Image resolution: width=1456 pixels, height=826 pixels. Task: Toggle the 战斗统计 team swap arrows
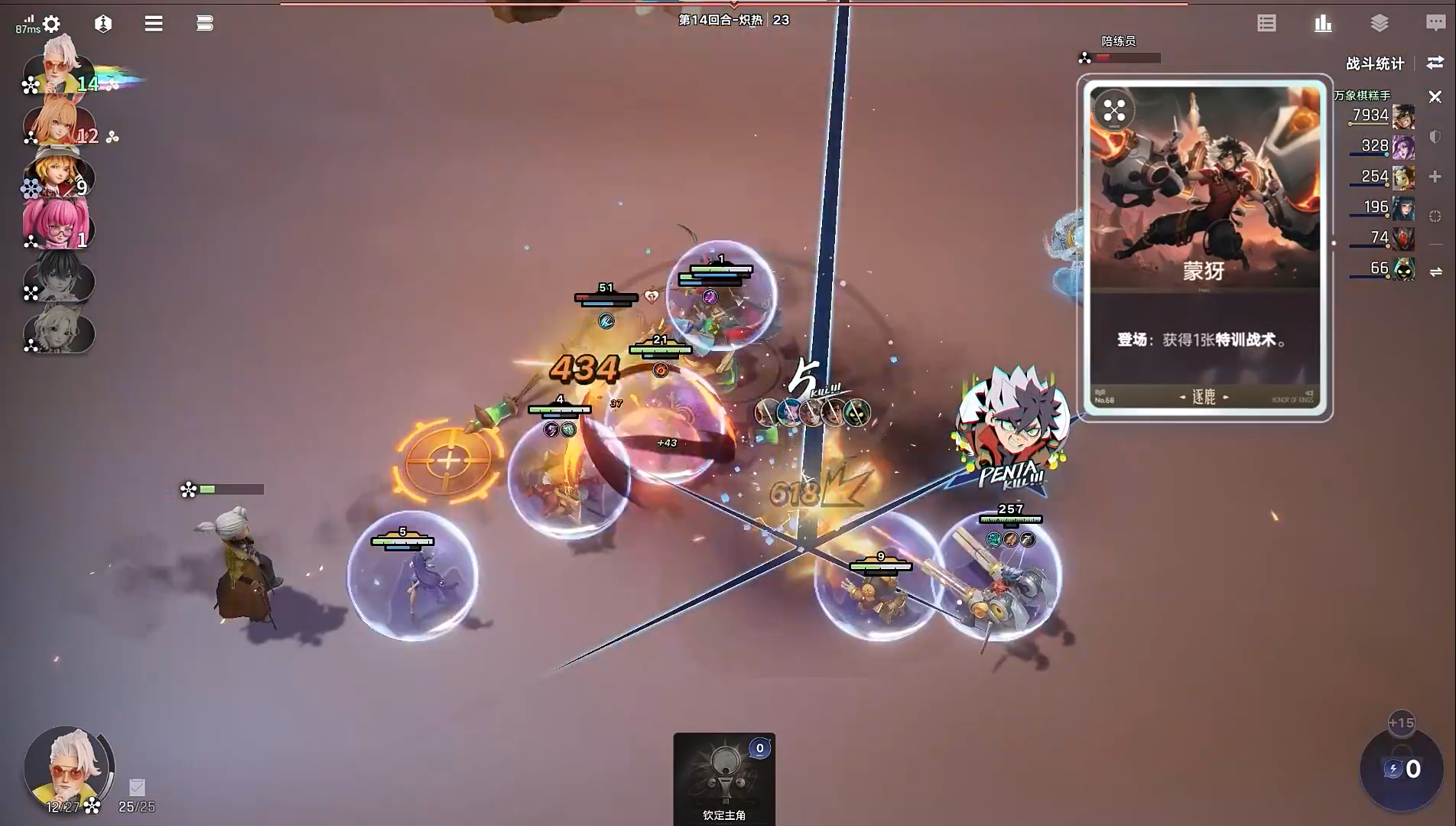coord(1435,63)
